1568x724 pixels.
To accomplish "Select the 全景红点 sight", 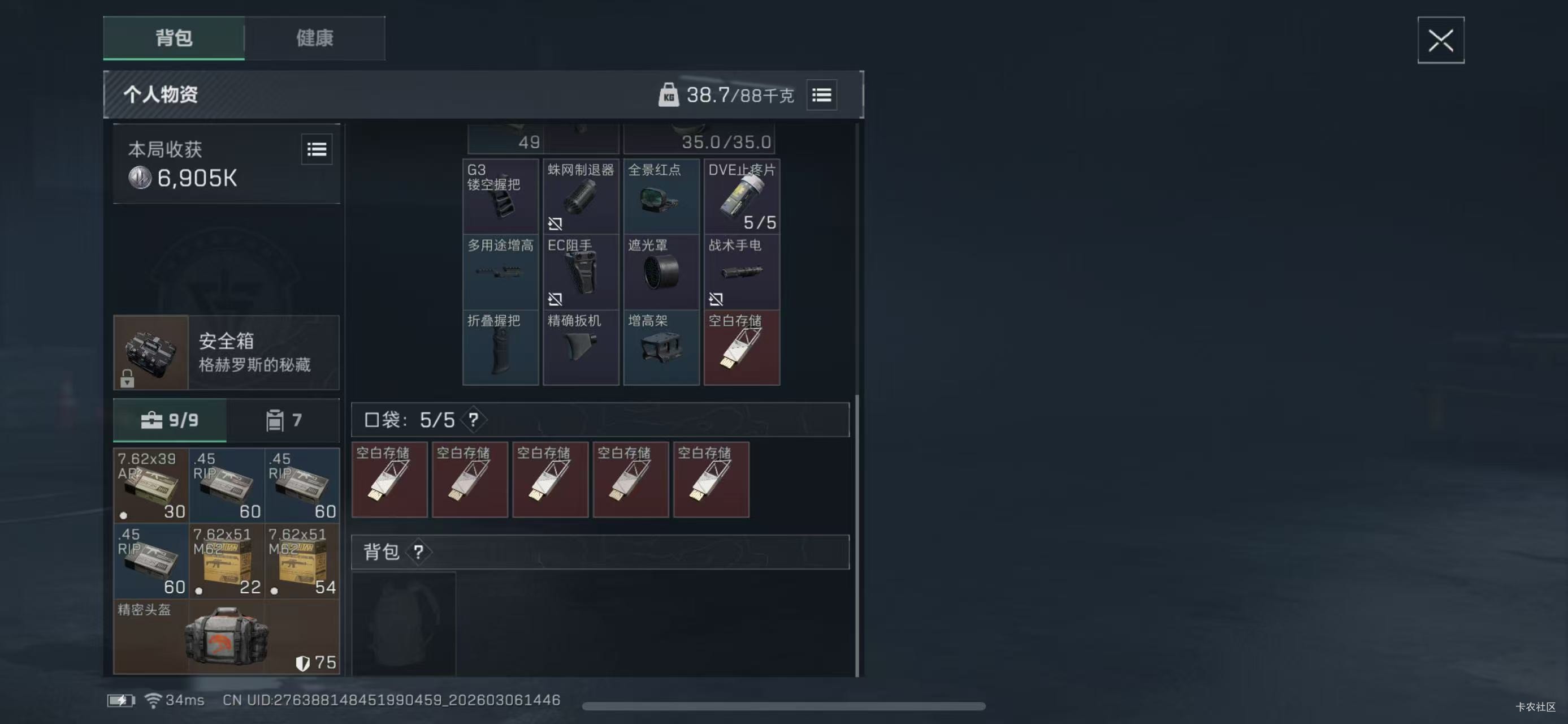I will tap(661, 197).
